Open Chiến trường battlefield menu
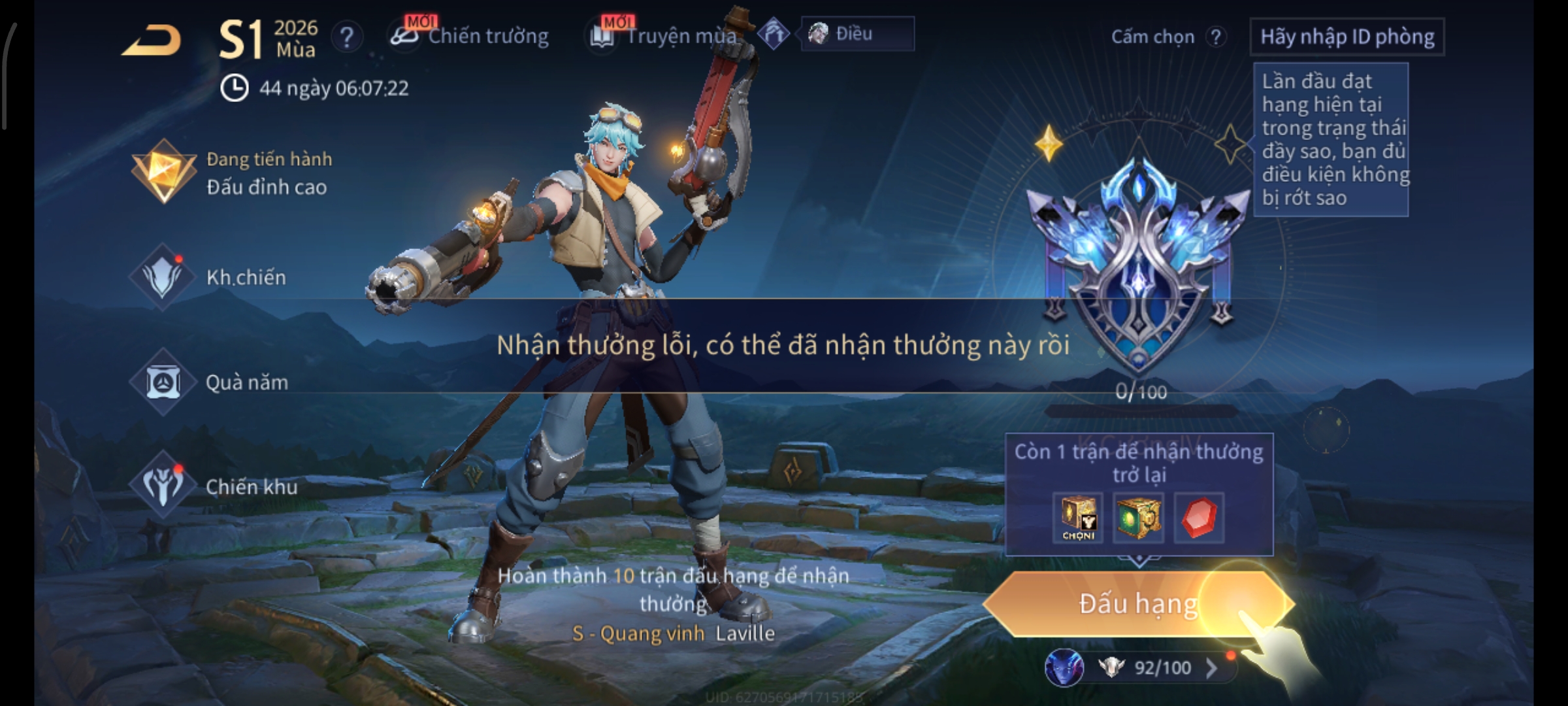The height and width of the screenshot is (706, 1568). tap(470, 36)
